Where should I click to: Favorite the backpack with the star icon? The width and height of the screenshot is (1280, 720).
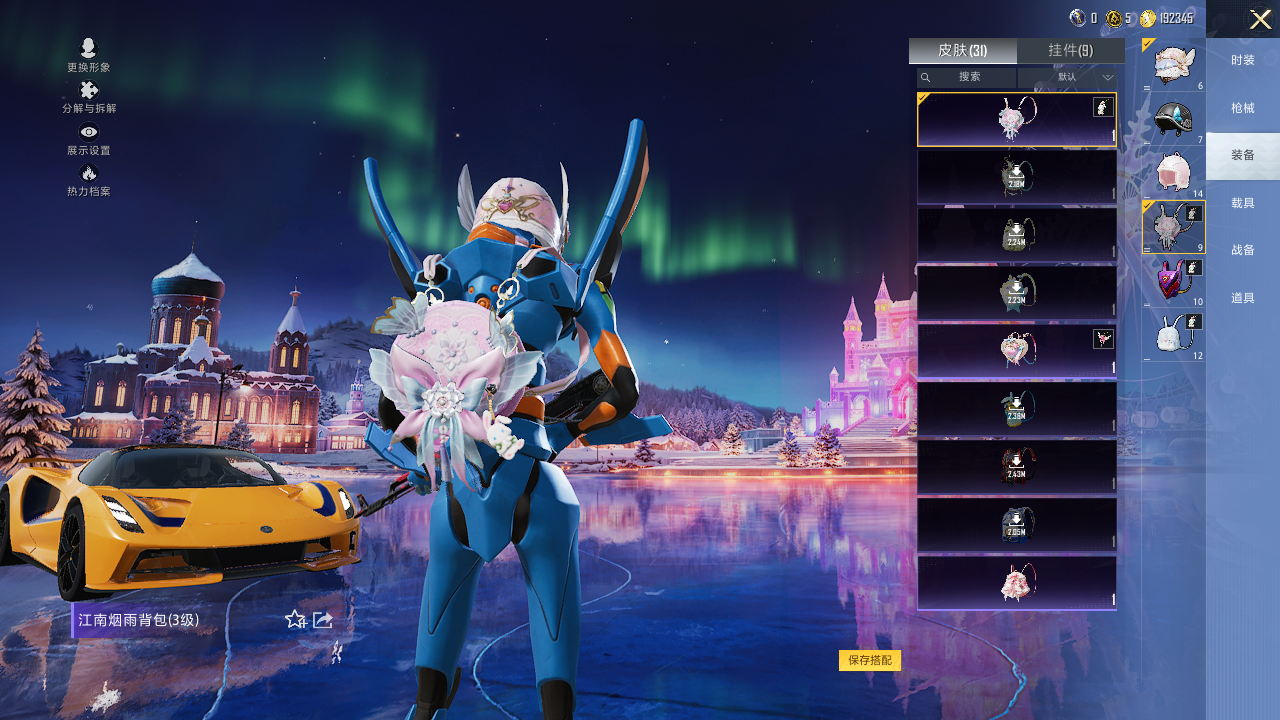tap(295, 620)
